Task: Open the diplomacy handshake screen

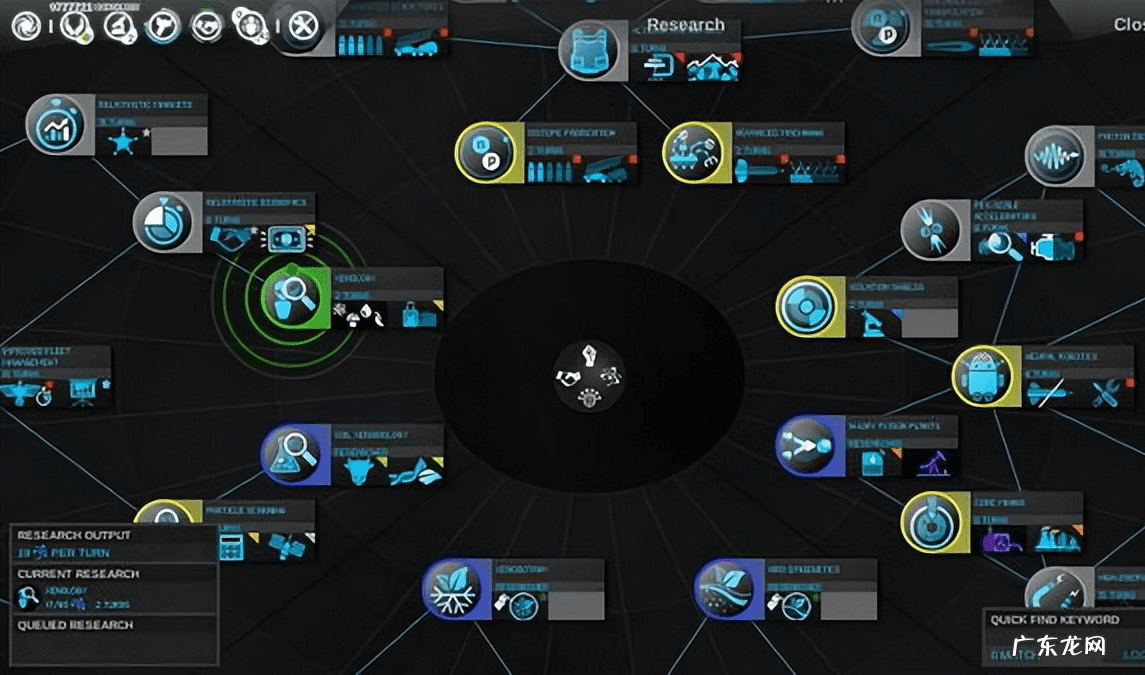Action: 208,26
